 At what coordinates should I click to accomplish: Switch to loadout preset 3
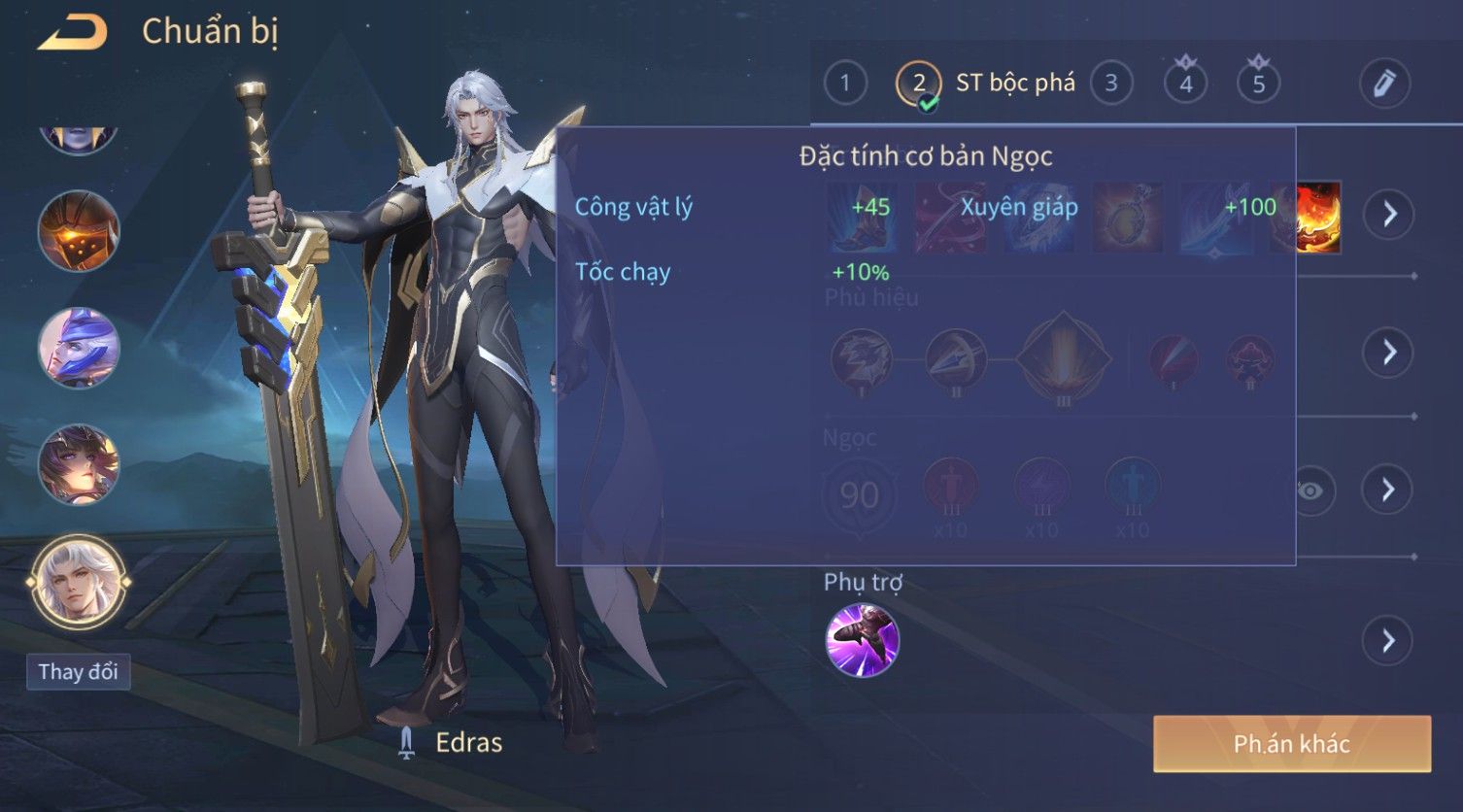pos(1111,84)
